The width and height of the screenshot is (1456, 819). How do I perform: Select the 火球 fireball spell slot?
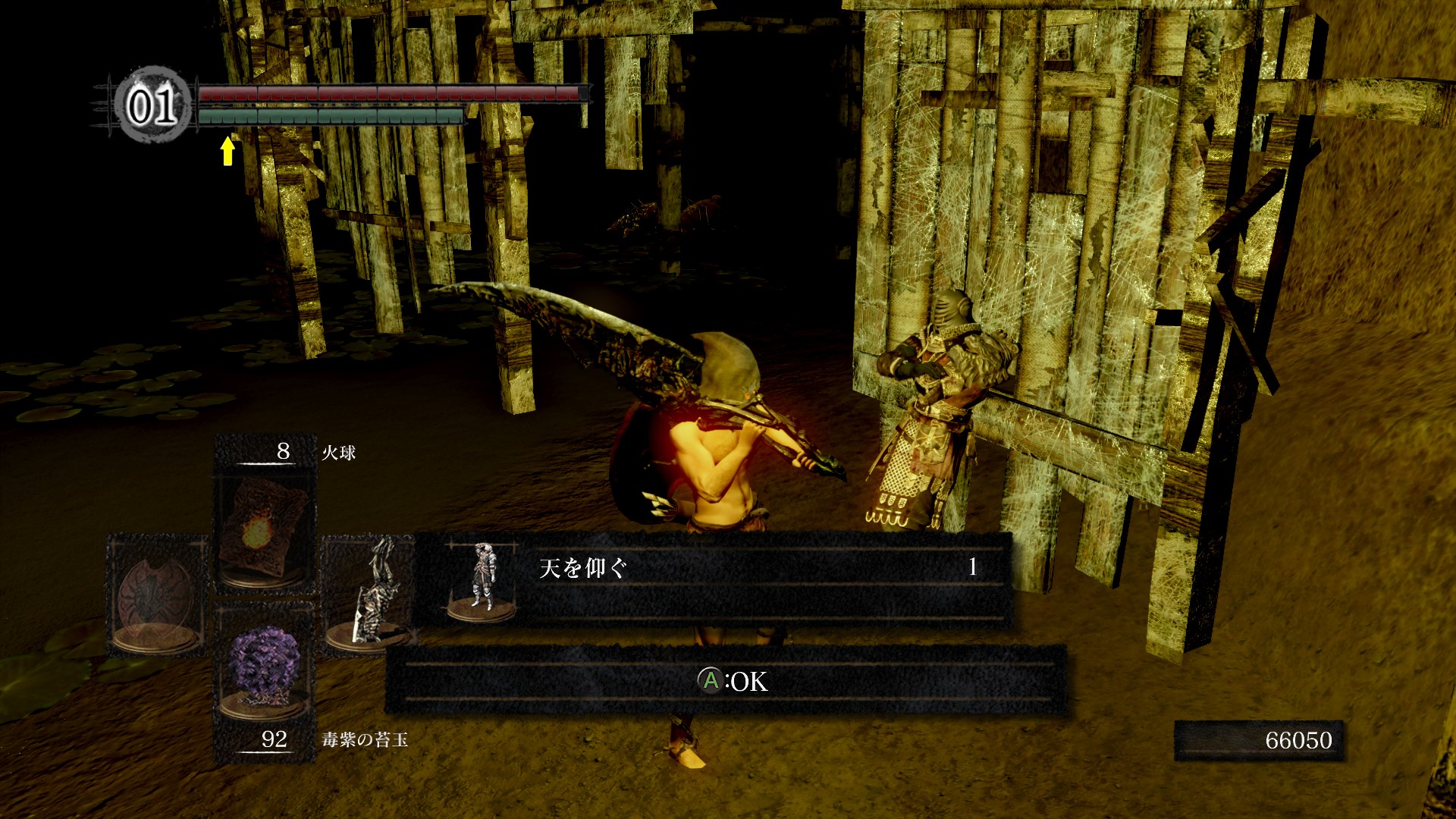click(265, 529)
